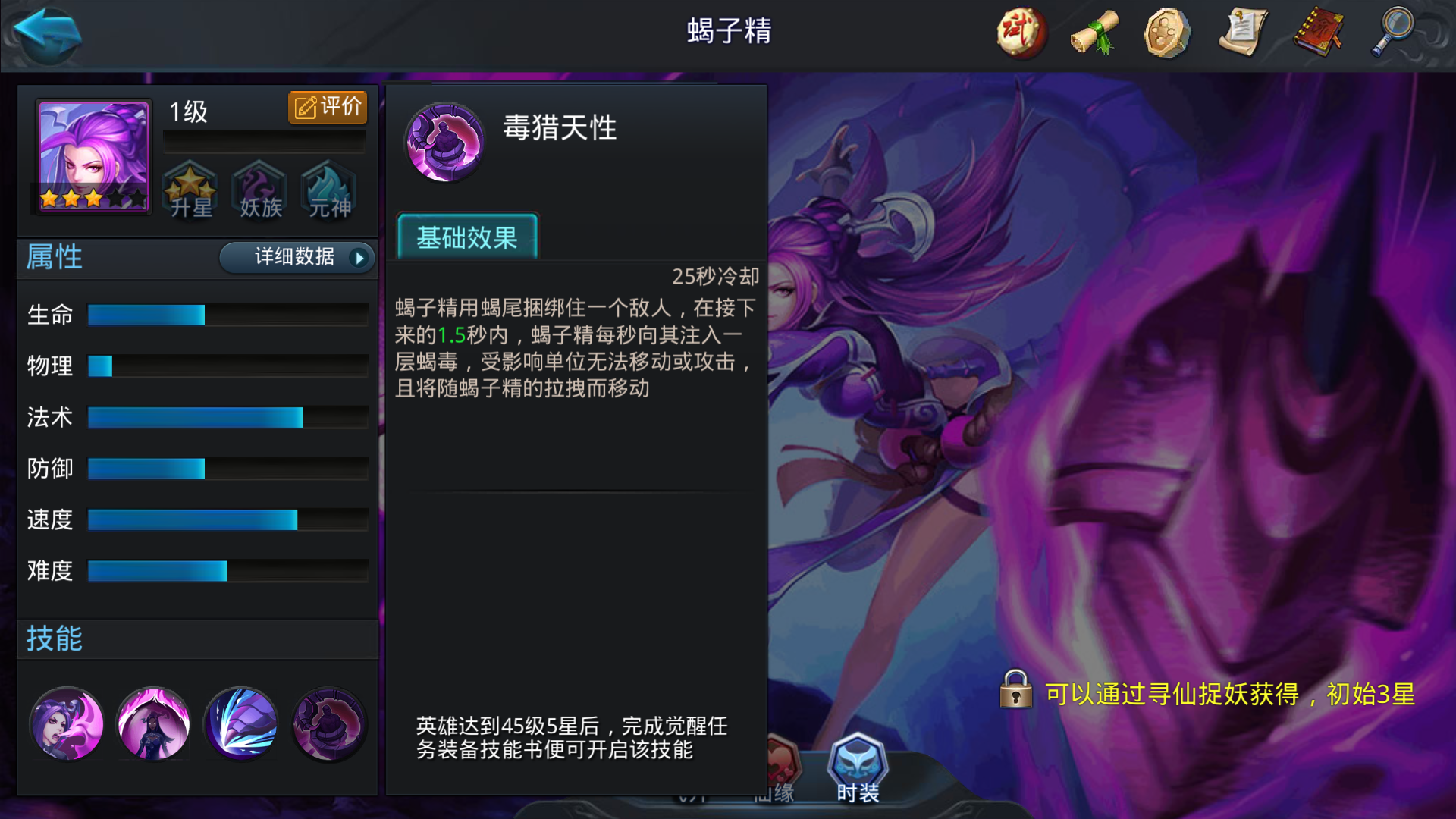Viewport: 1456px width, 819px height.
Task: Click the third skill's blue wing icon
Action: [x=240, y=723]
